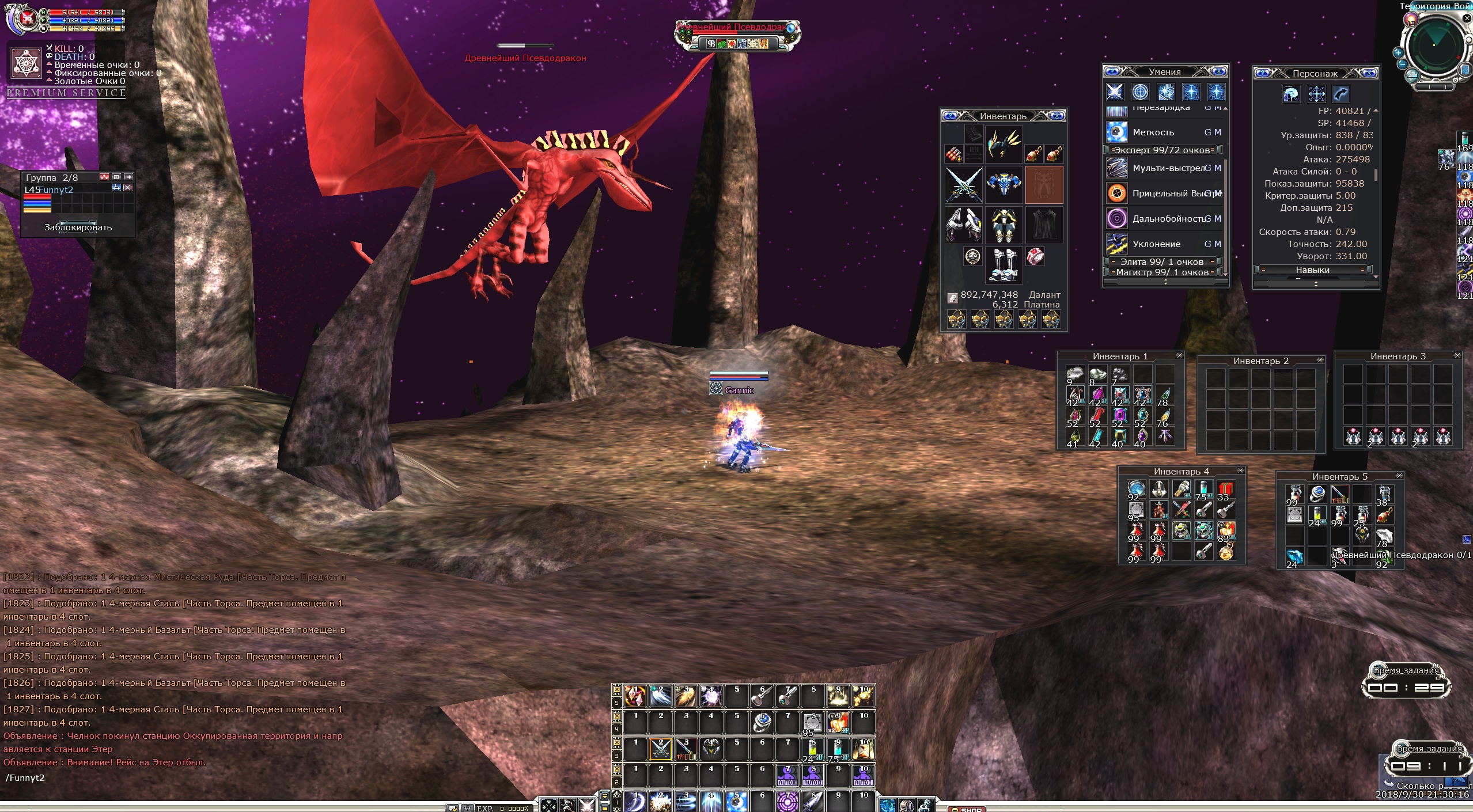Select the equipped crossed swords weapon slot
Screen dimensions: 1473x812
963,185
